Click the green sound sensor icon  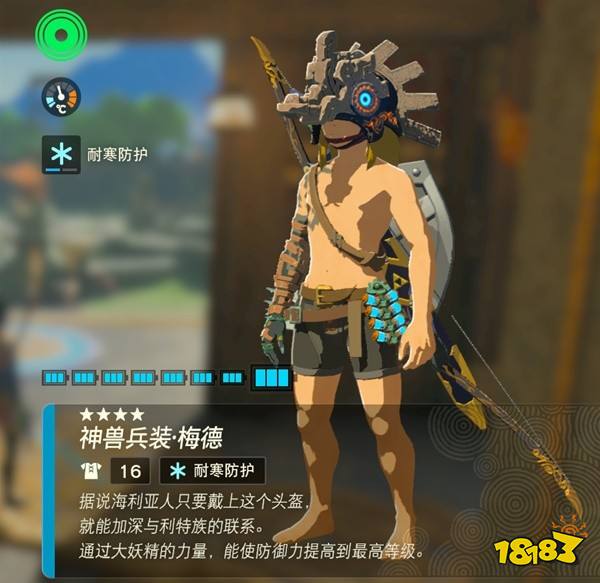tap(62, 35)
